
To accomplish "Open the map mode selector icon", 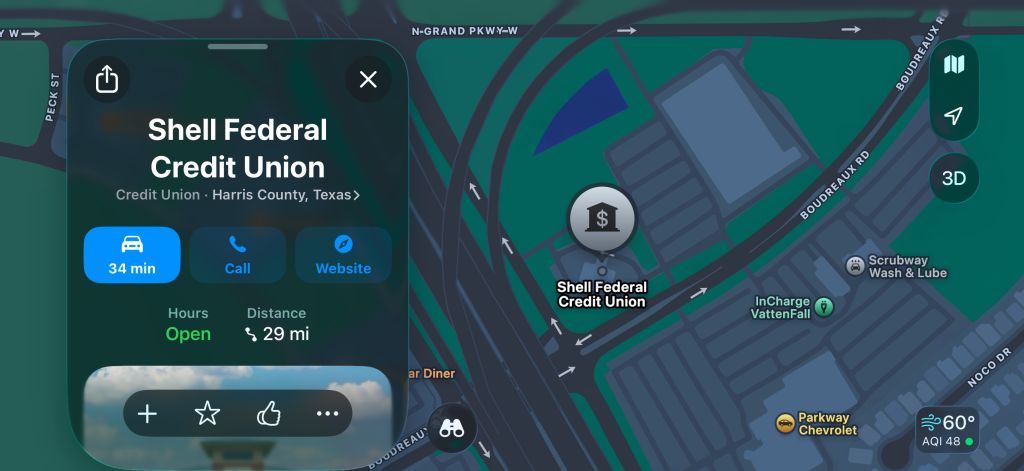I will (954, 65).
